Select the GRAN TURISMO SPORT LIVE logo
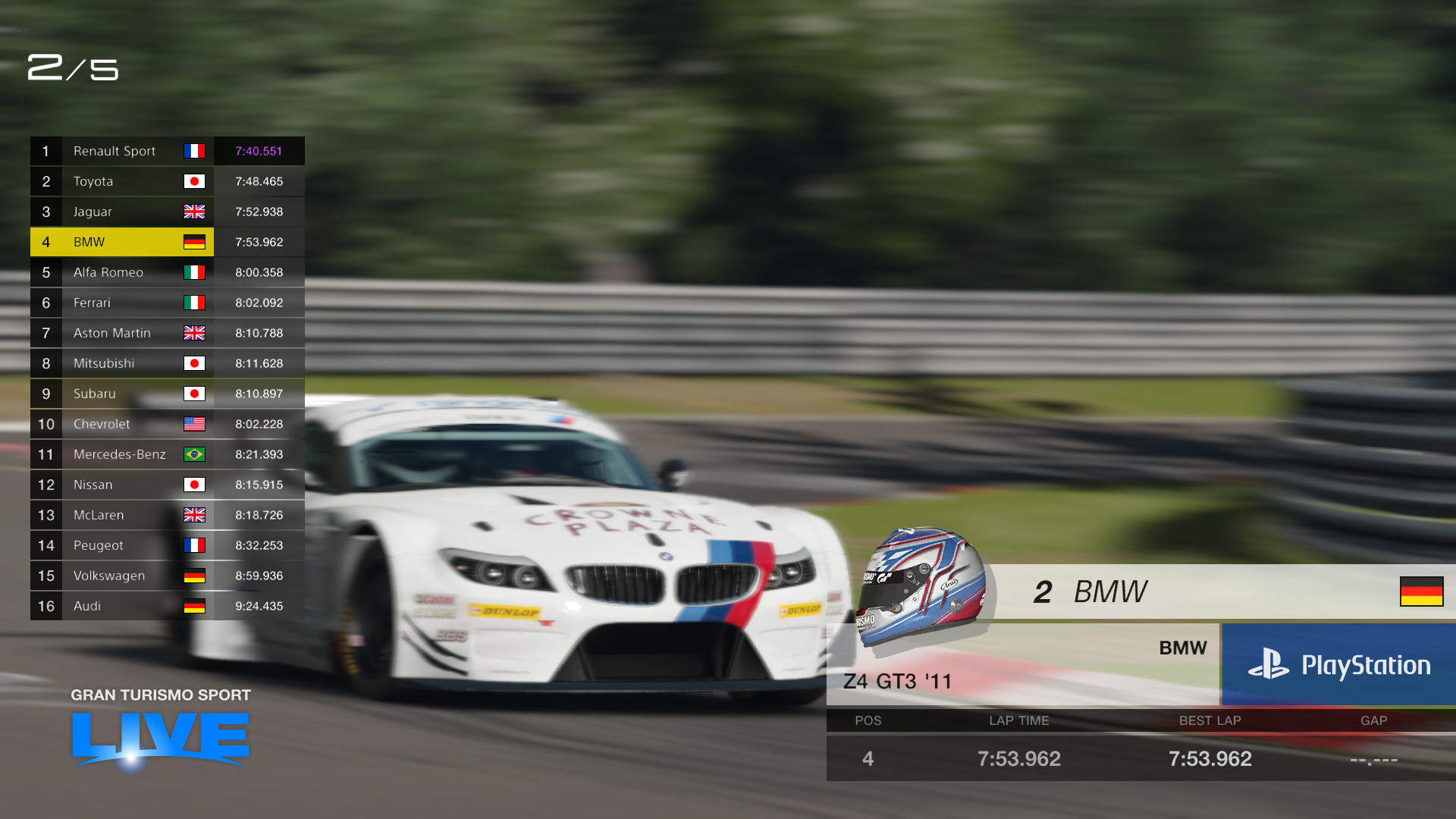Screen dimensions: 1456x819 159,728
